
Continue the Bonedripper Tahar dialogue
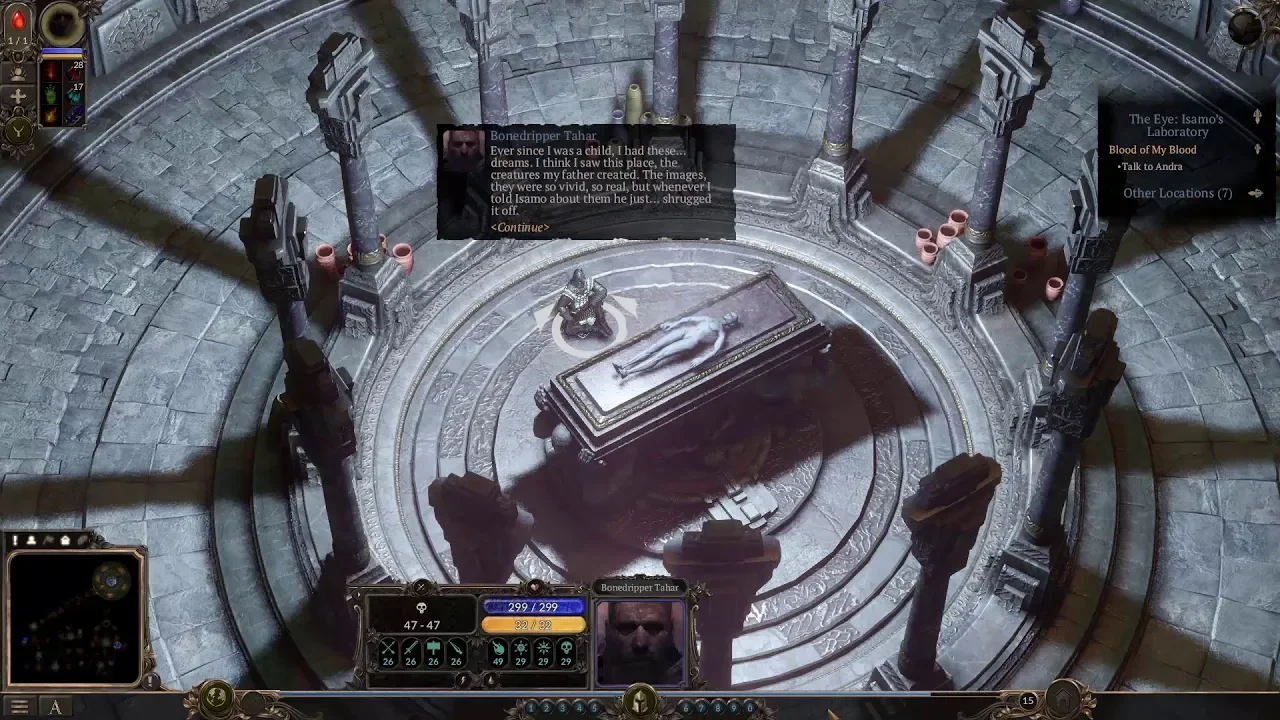[x=519, y=227]
